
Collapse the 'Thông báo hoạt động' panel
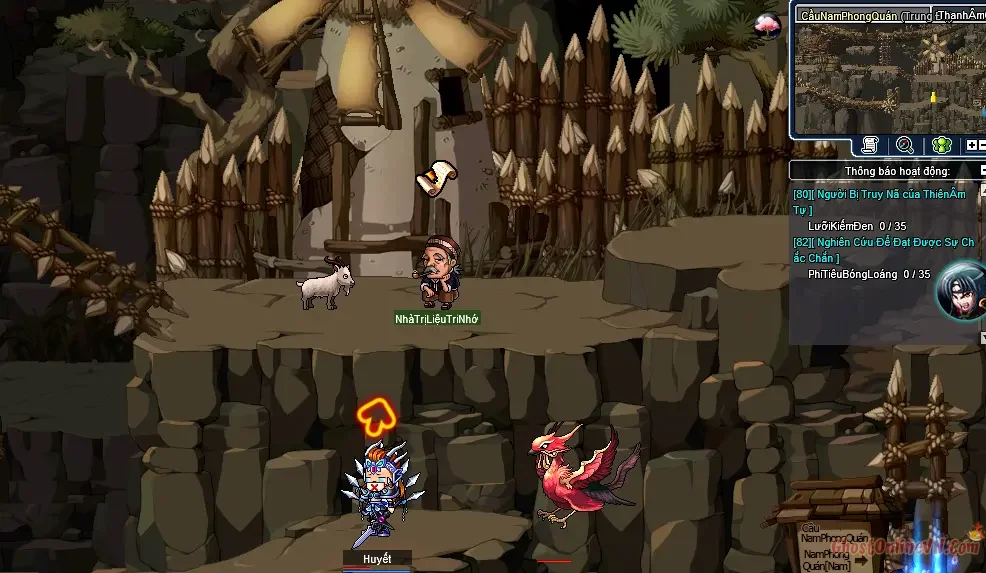(983, 171)
